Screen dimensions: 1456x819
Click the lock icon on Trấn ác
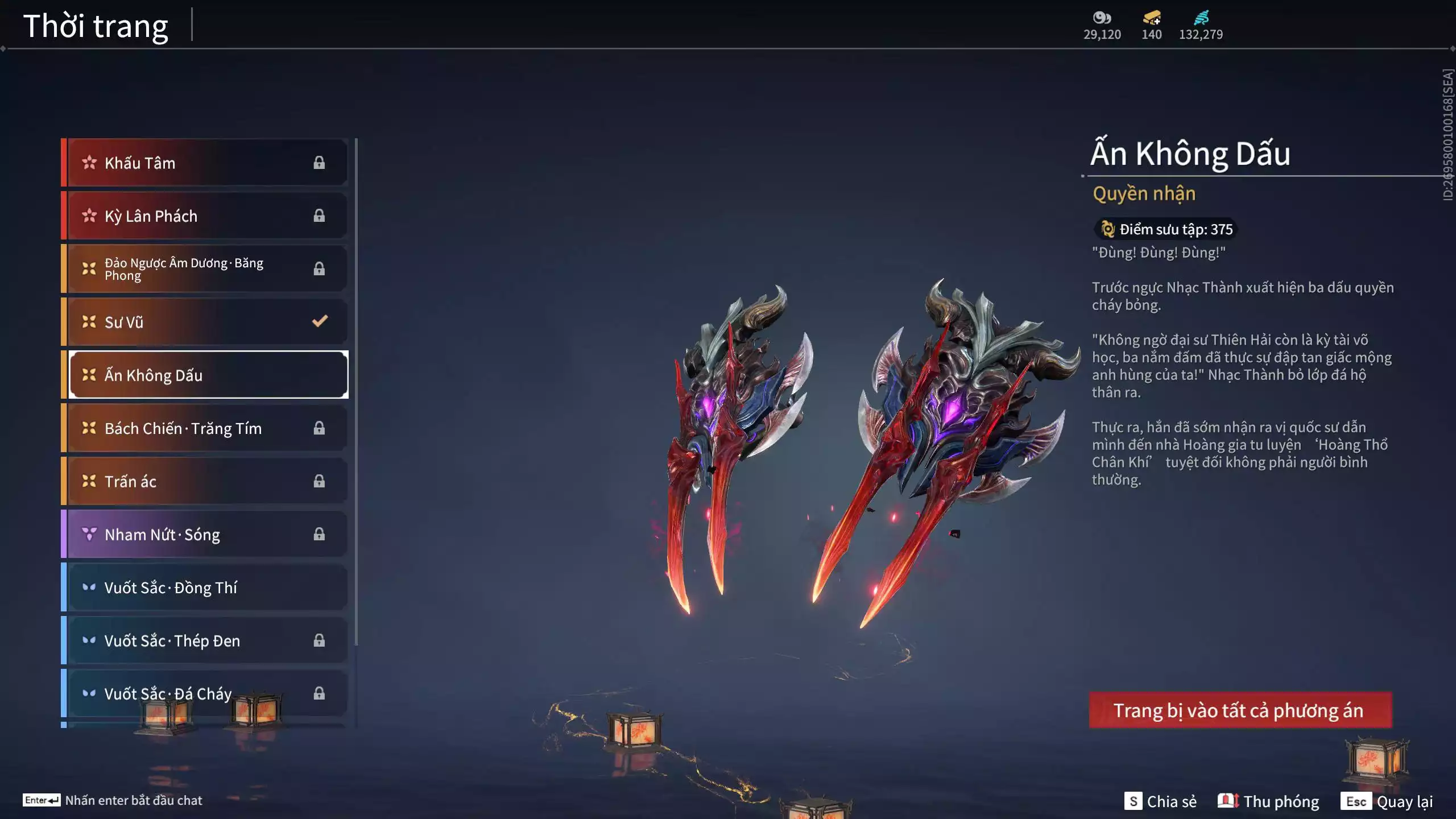(319, 481)
